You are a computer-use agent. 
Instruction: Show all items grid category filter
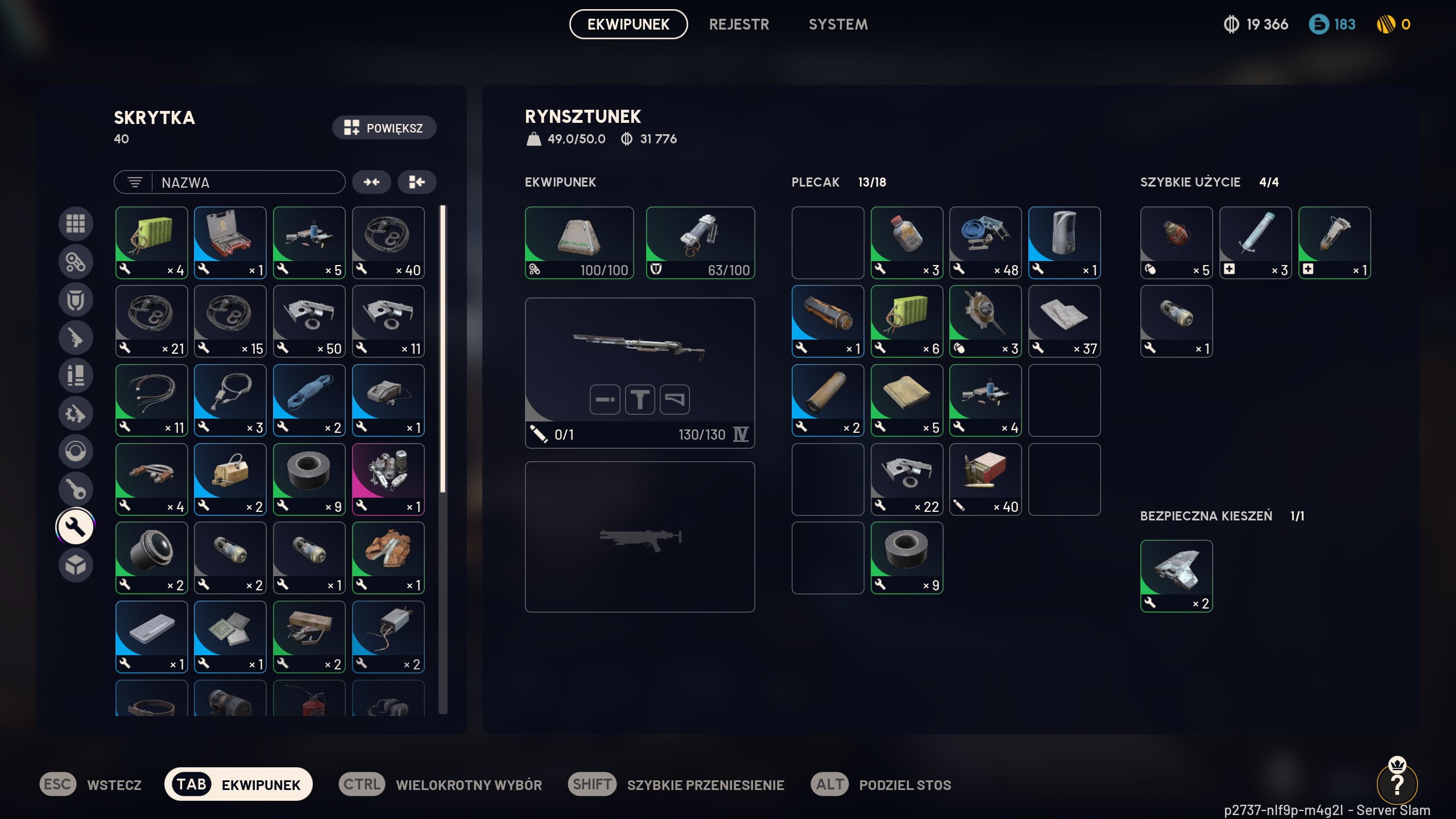[76, 224]
